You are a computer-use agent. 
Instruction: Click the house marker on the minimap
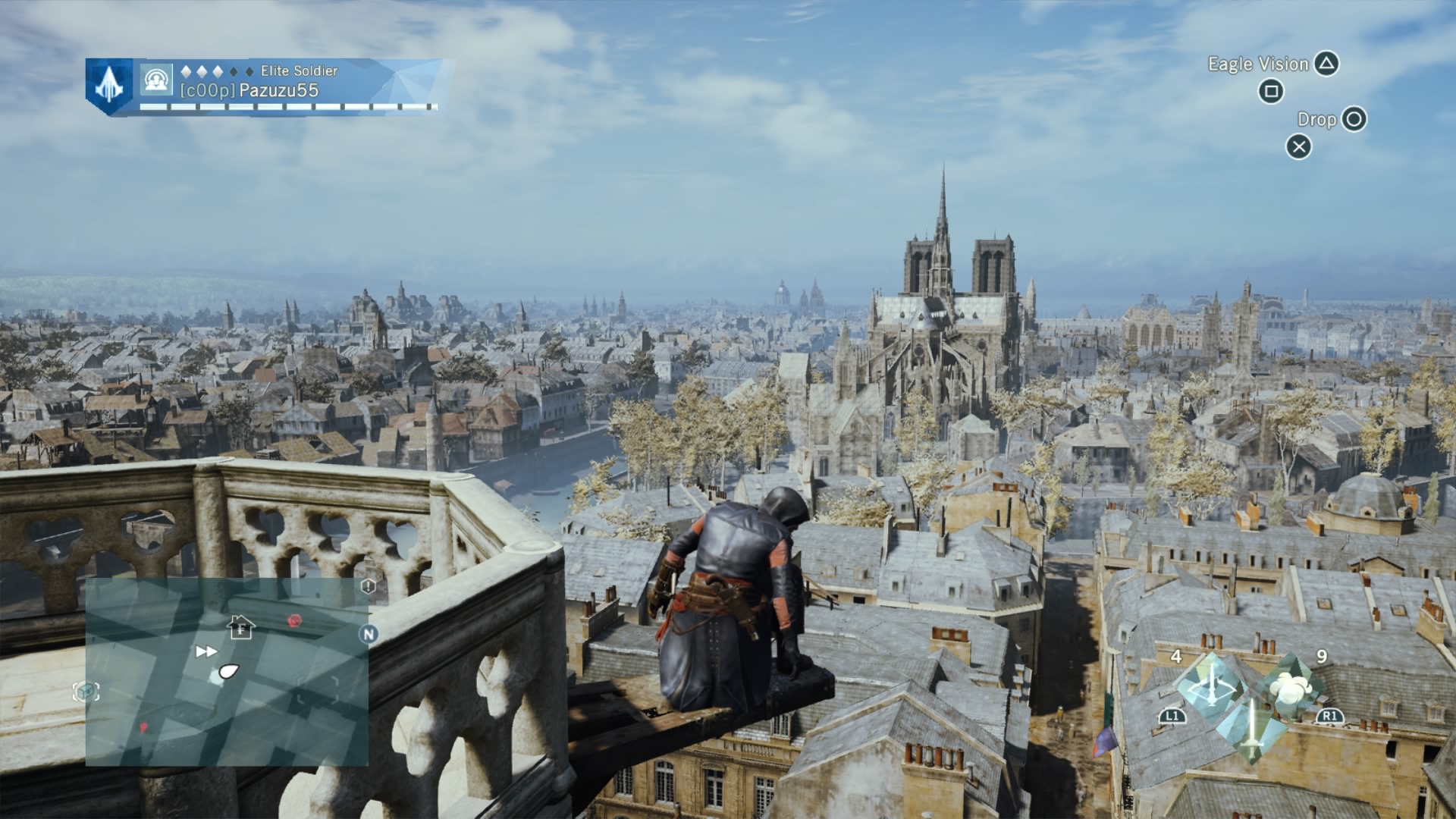click(241, 627)
